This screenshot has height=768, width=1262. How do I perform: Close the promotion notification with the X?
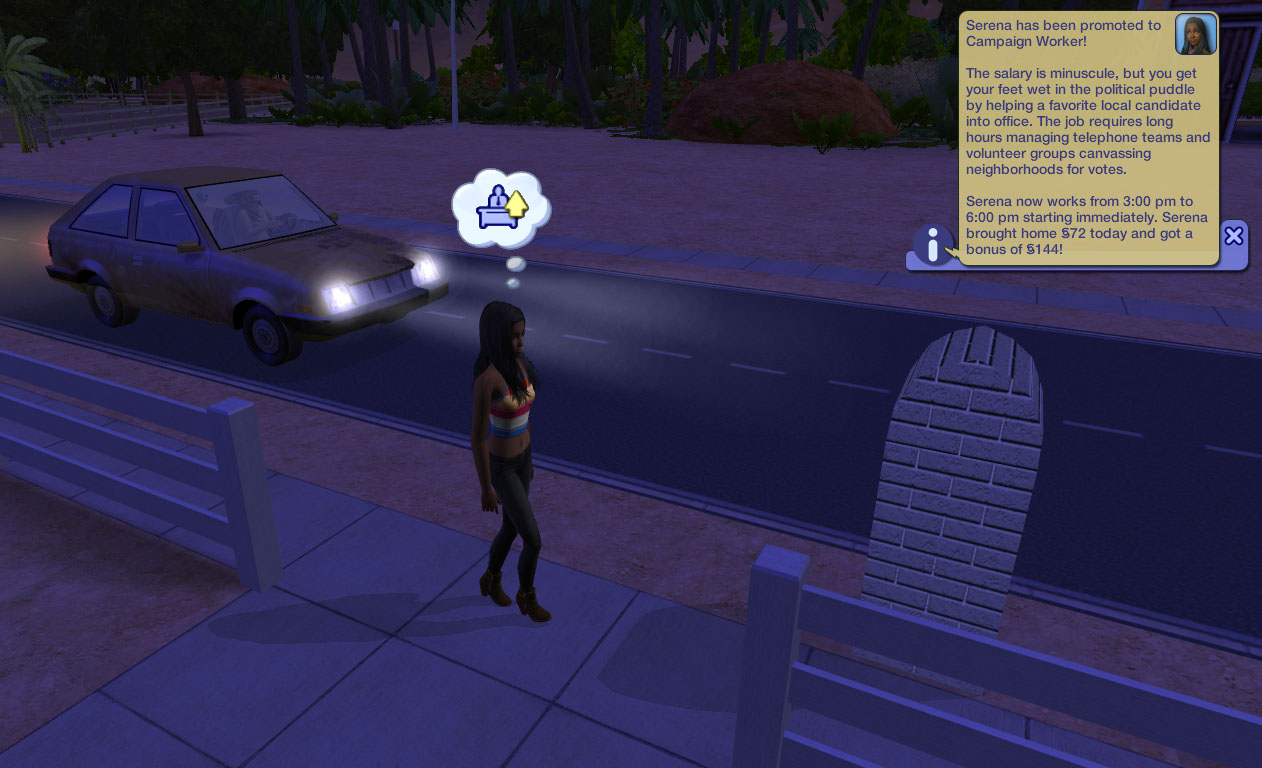[1234, 236]
